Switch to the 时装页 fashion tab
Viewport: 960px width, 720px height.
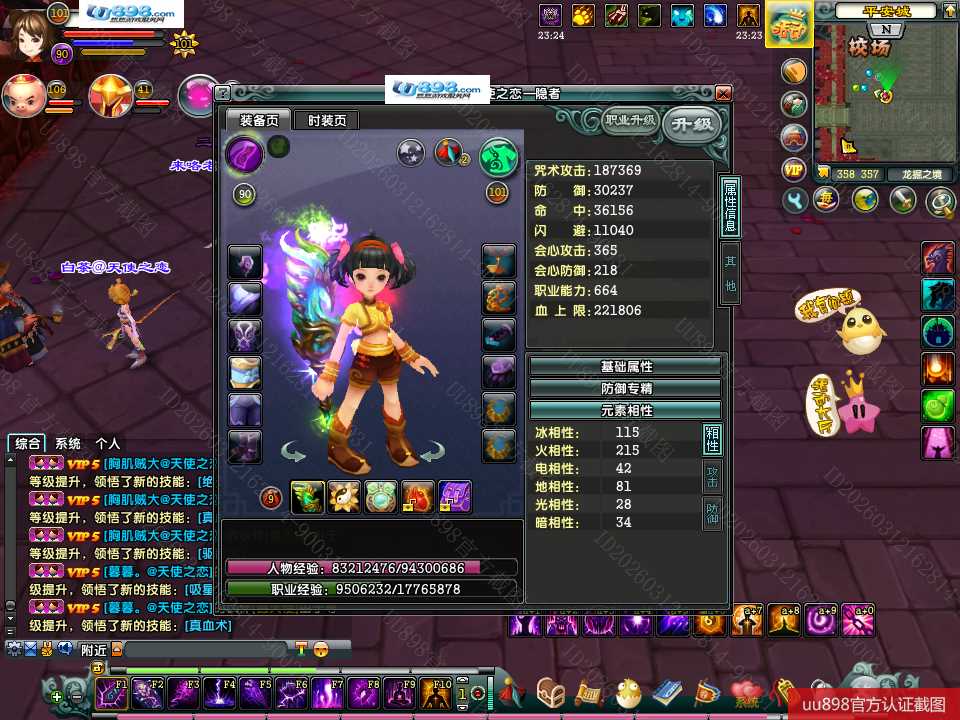pyautogui.click(x=327, y=120)
